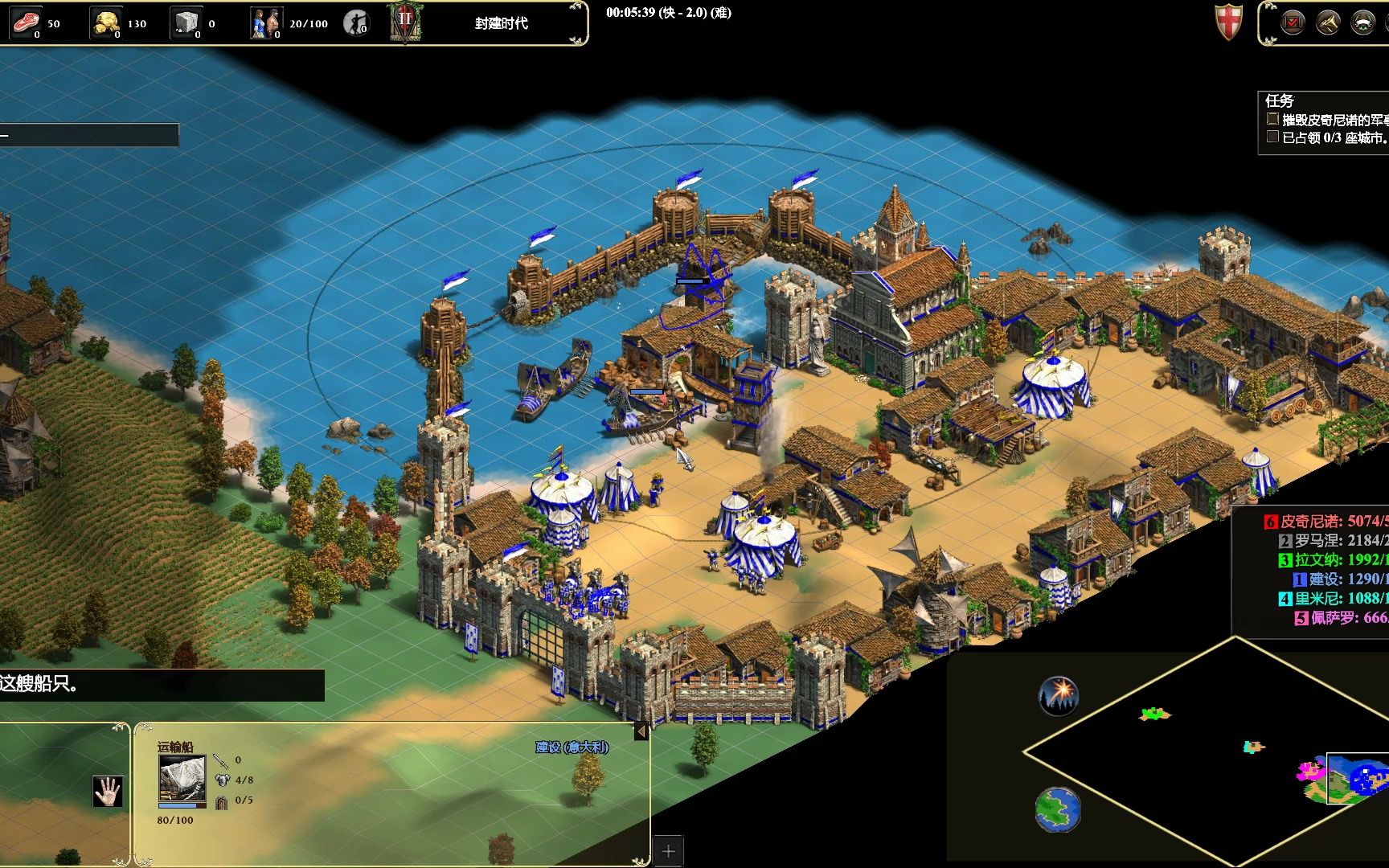Click the gold resource icon
The height and width of the screenshot is (868, 1389).
click(105, 23)
